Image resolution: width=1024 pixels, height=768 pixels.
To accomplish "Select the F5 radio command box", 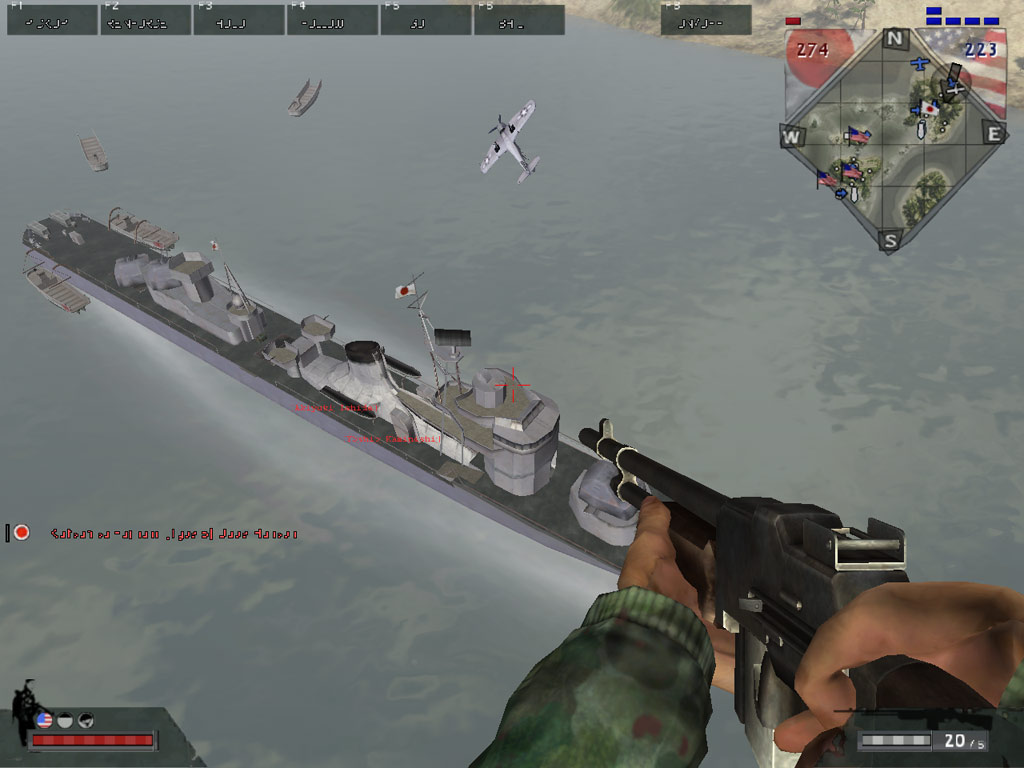I will point(426,20).
